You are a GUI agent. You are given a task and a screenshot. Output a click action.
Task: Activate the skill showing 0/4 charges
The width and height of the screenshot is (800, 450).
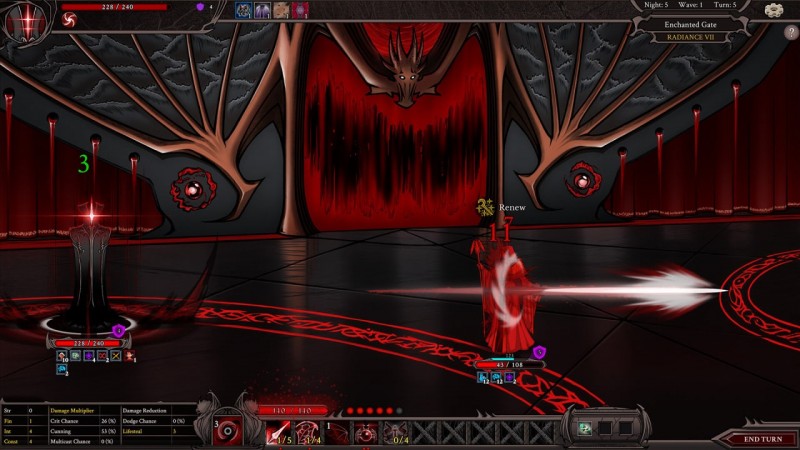[x=400, y=433]
